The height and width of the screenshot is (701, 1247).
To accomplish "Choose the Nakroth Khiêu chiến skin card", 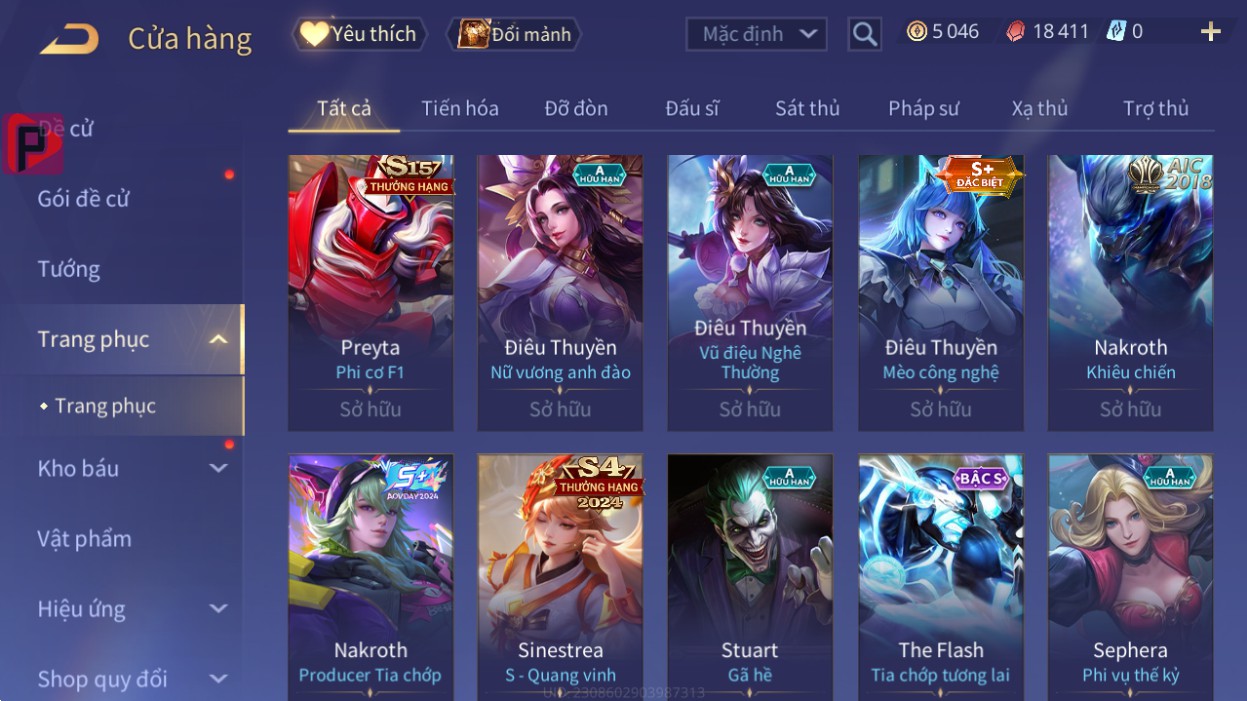I will [x=1130, y=292].
